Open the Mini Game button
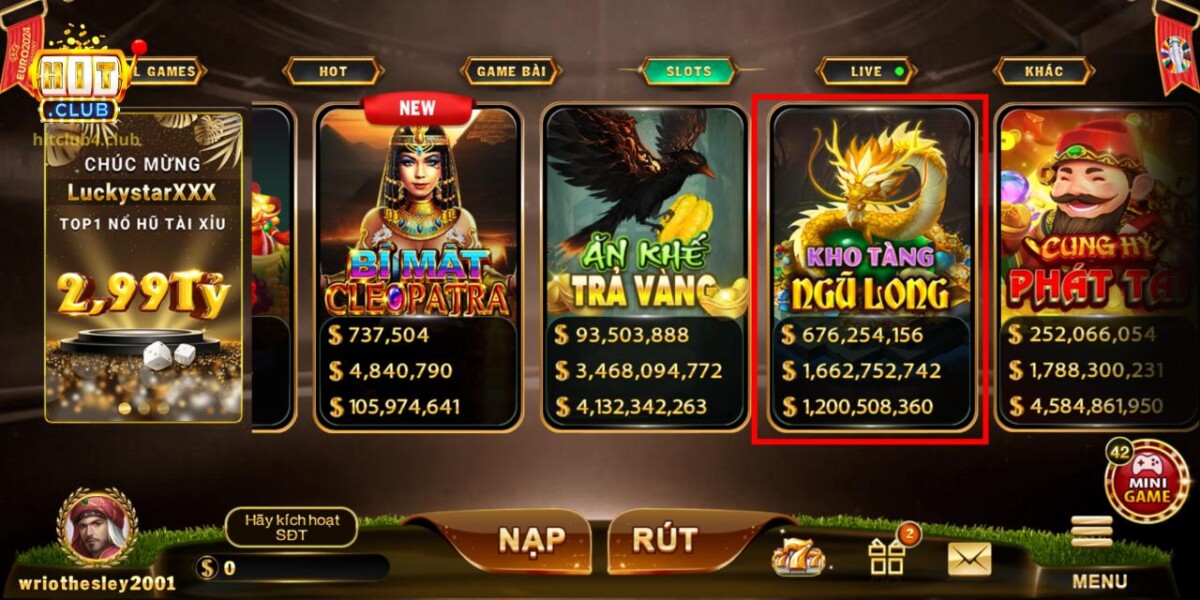This screenshot has height=600, width=1200. pyautogui.click(x=1146, y=481)
